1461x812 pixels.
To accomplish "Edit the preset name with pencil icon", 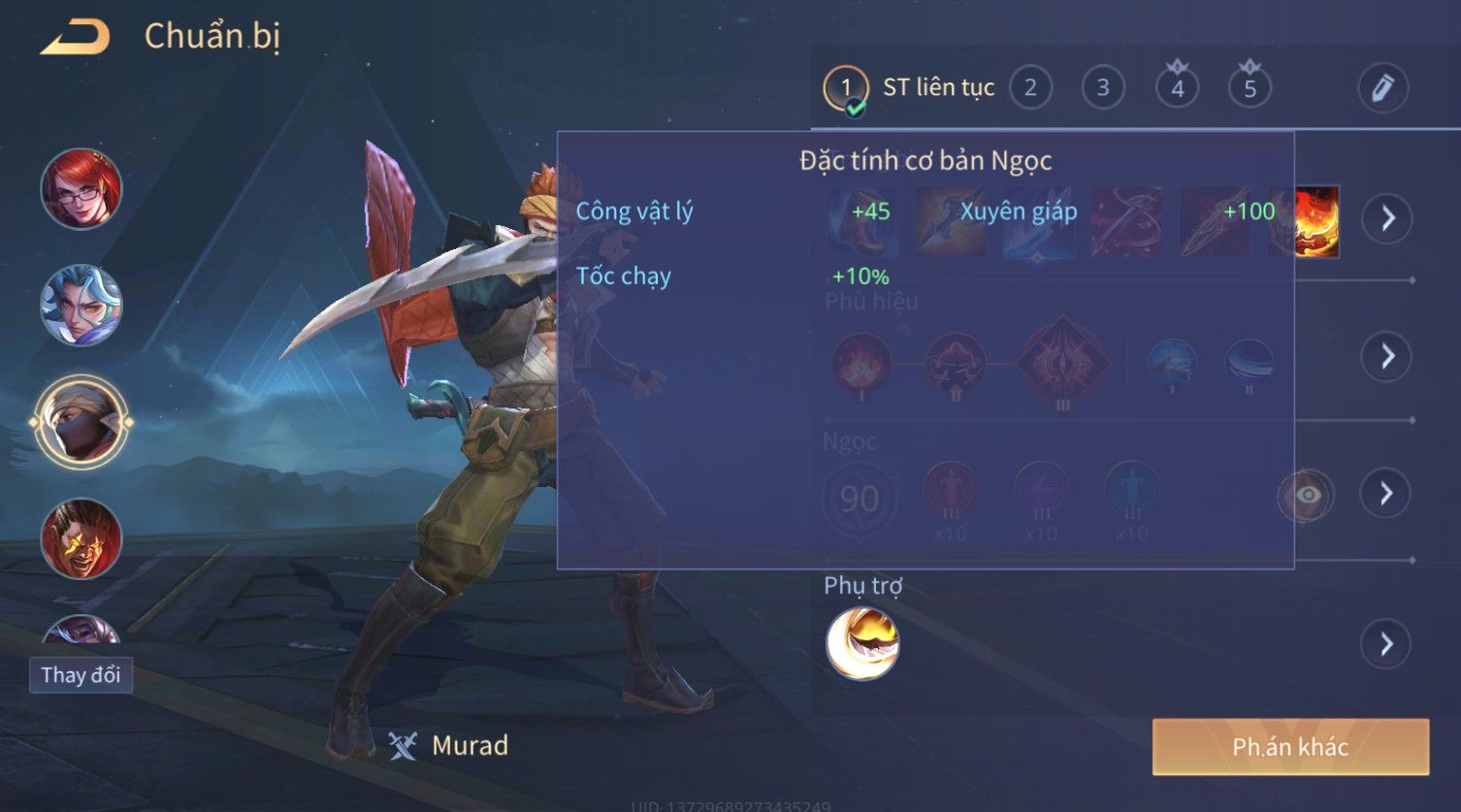I will coord(1382,88).
